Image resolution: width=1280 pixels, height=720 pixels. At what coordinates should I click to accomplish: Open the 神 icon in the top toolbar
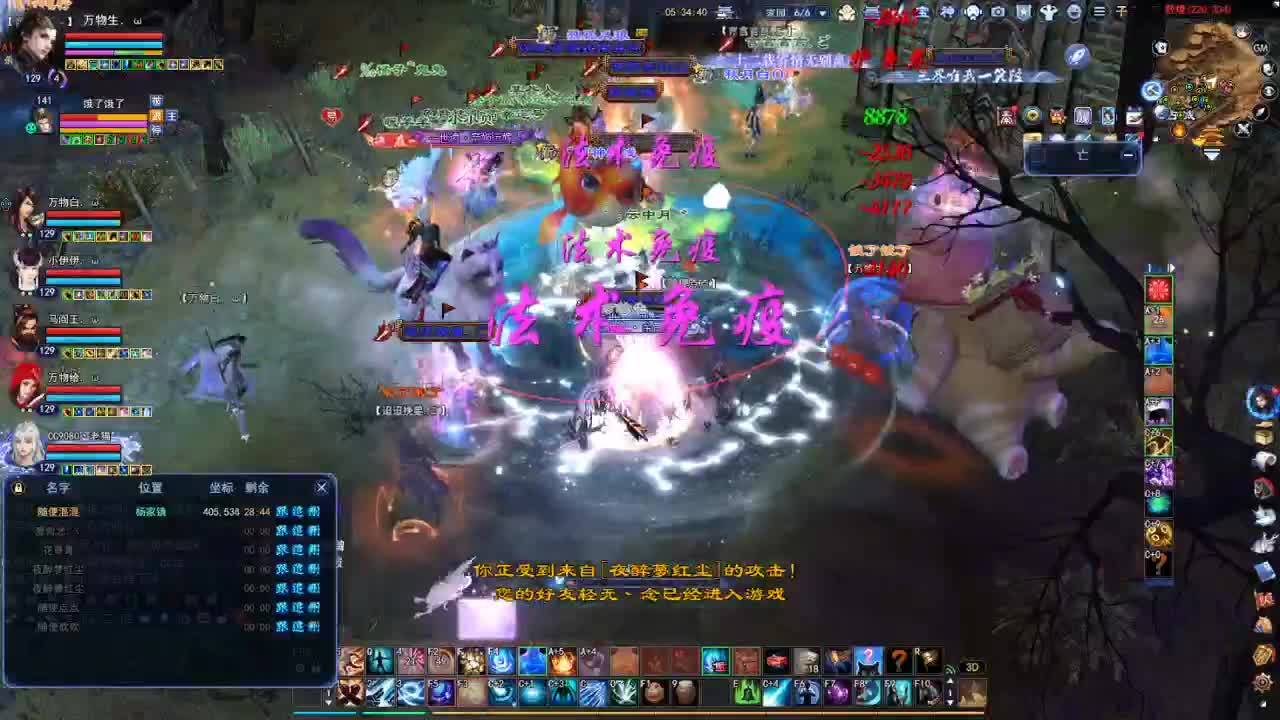(947, 12)
